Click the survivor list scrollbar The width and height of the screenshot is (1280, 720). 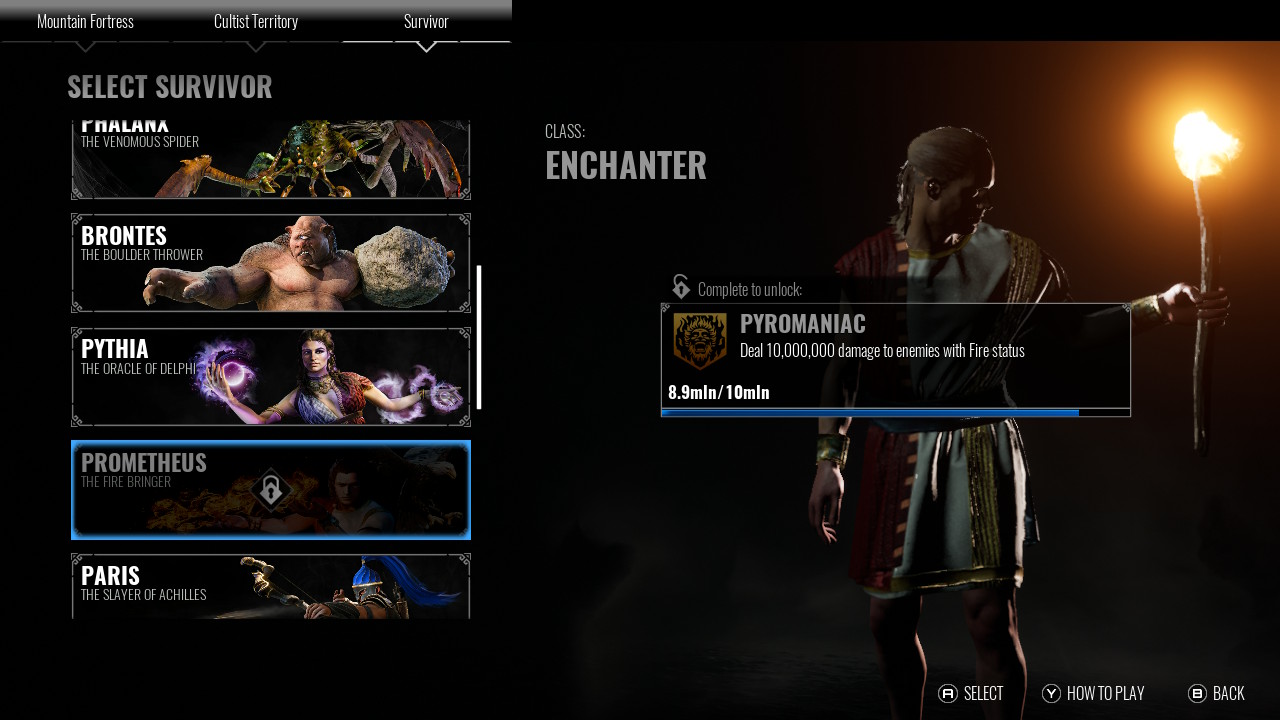(479, 337)
